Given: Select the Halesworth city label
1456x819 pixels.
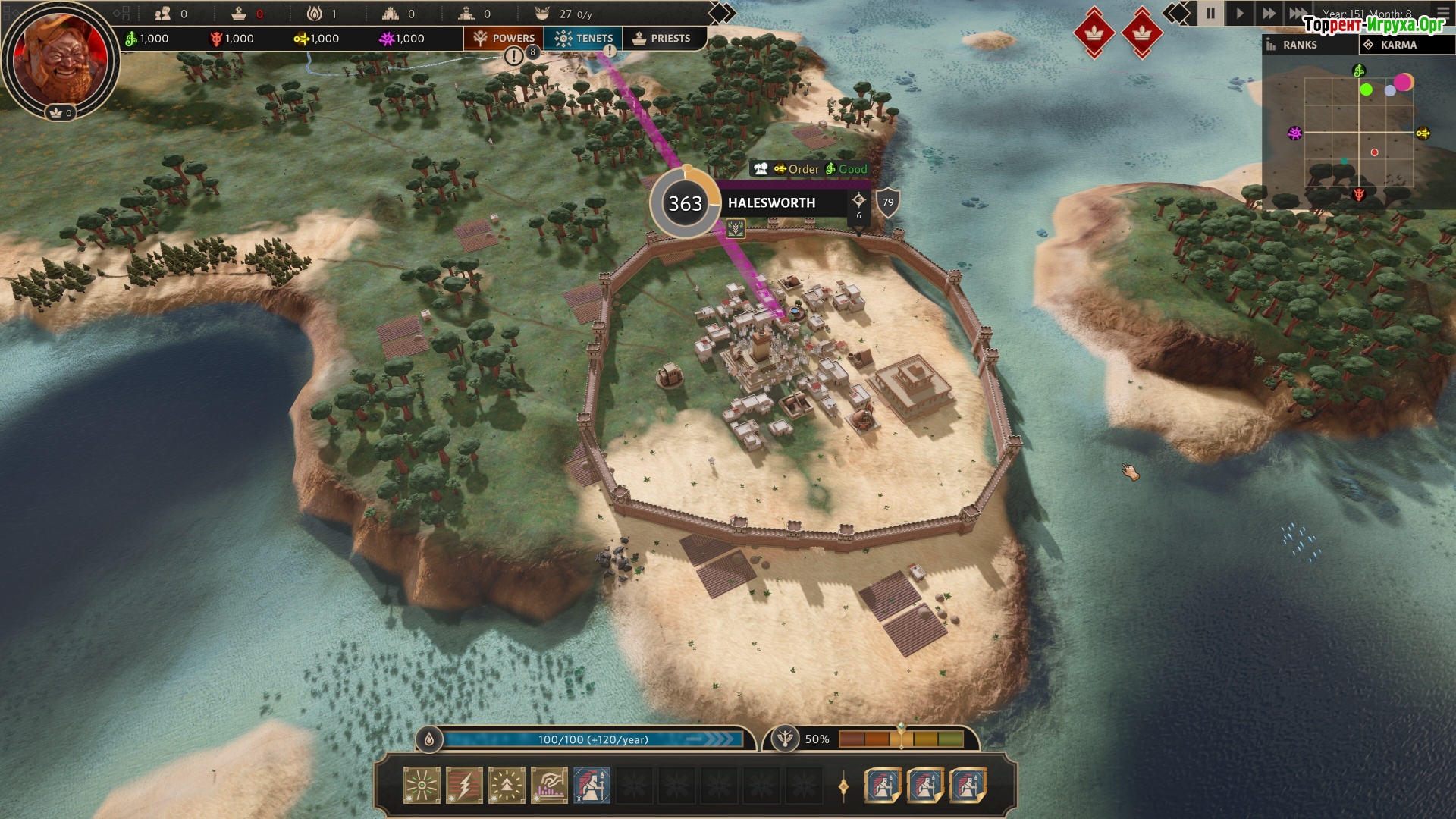Looking at the screenshot, I should [x=772, y=203].
